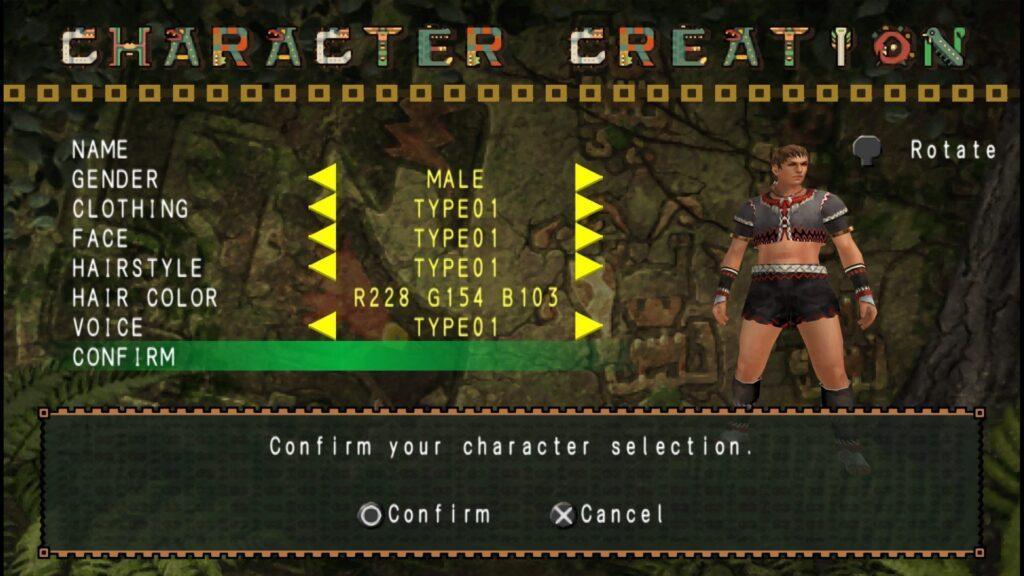The width and height of the screenshot is (1024, 576).
Task: Select the VOICE menu row
Action: pyautogui.click(x=108, y=327)
